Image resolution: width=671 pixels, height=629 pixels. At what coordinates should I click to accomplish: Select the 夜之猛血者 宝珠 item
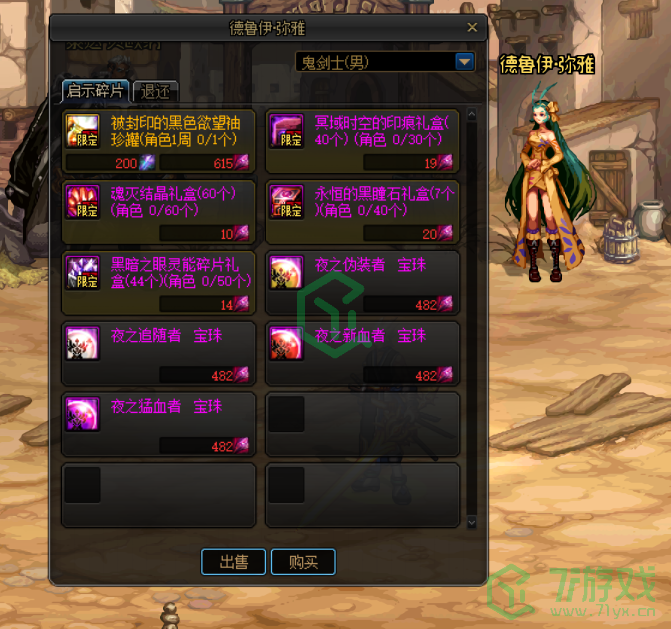[x=158, y=425]
